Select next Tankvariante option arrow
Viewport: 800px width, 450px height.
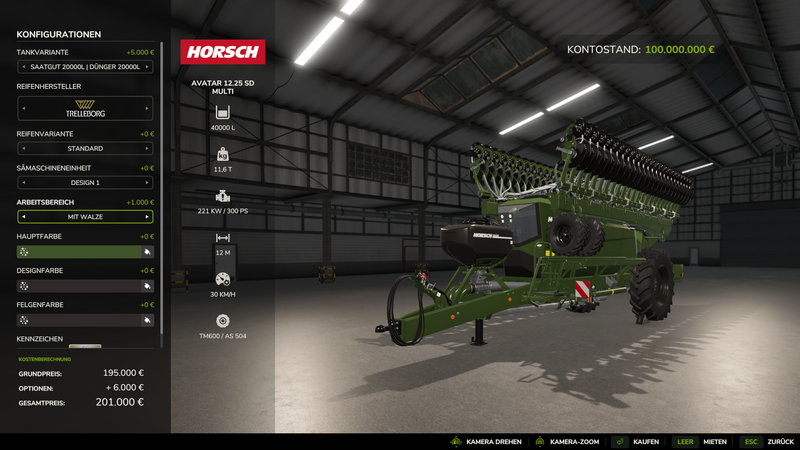(148, 67)
